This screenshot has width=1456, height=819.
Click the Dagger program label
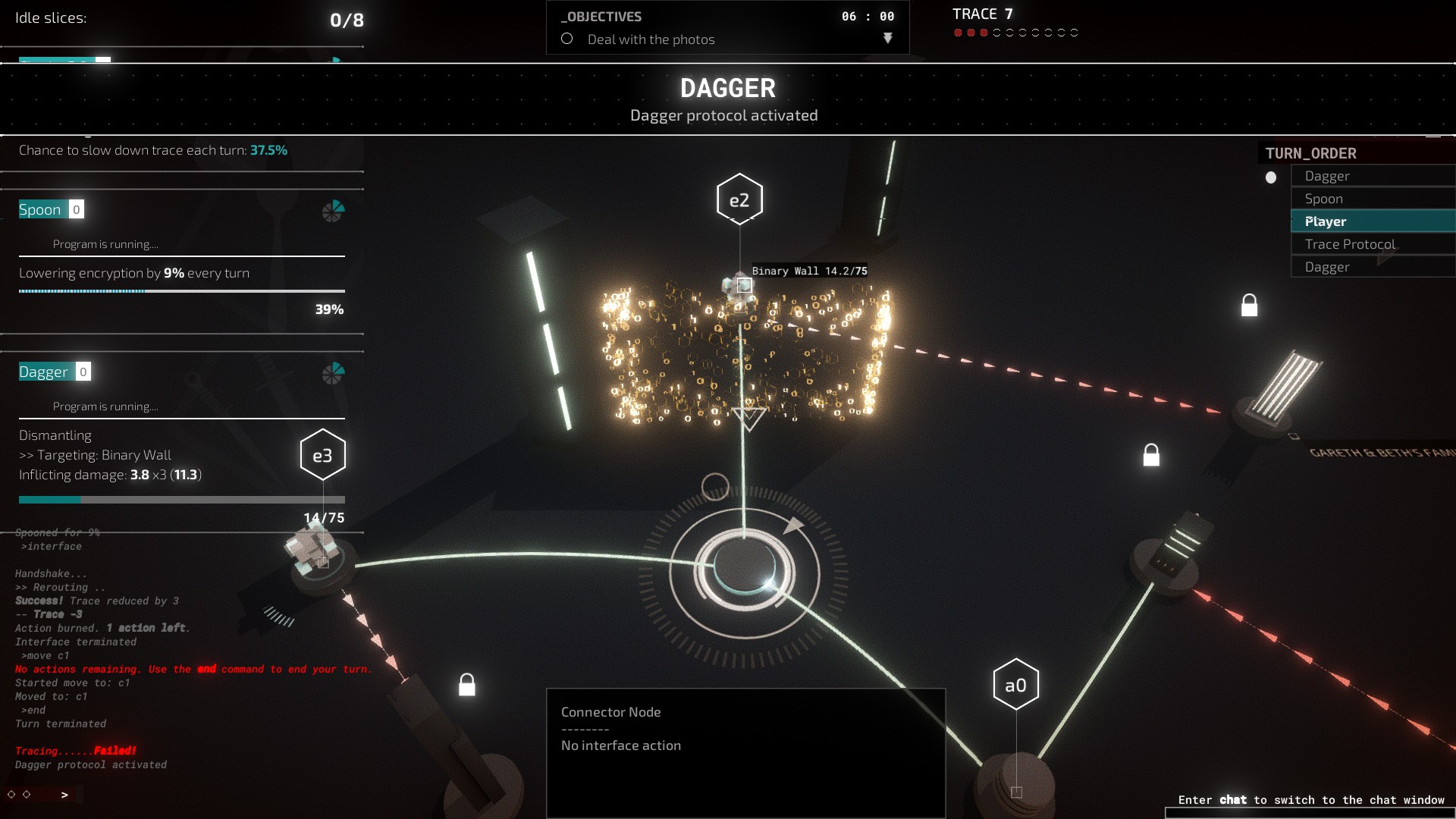(x=44, y=372)
